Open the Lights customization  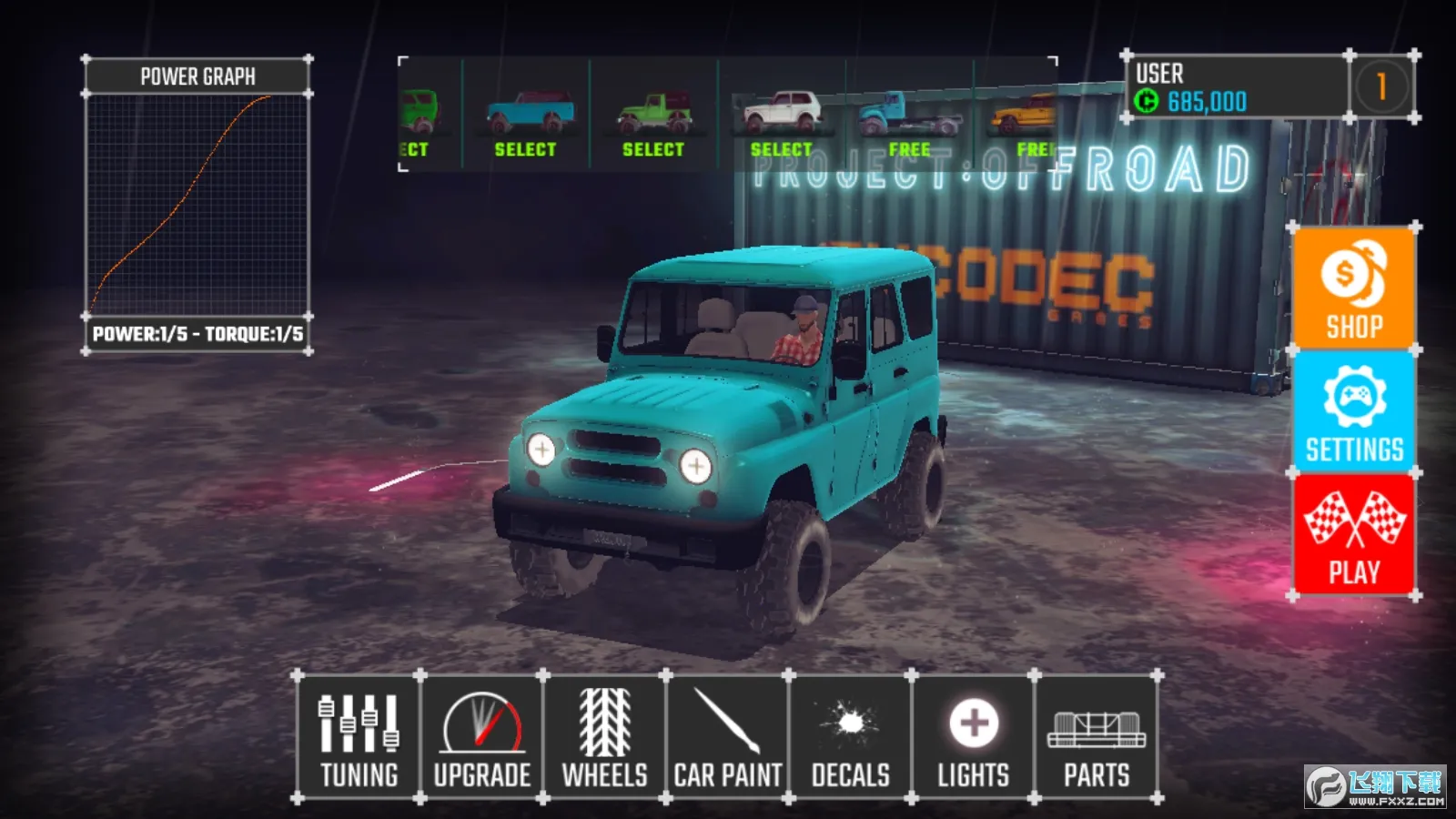click(973, 738)
